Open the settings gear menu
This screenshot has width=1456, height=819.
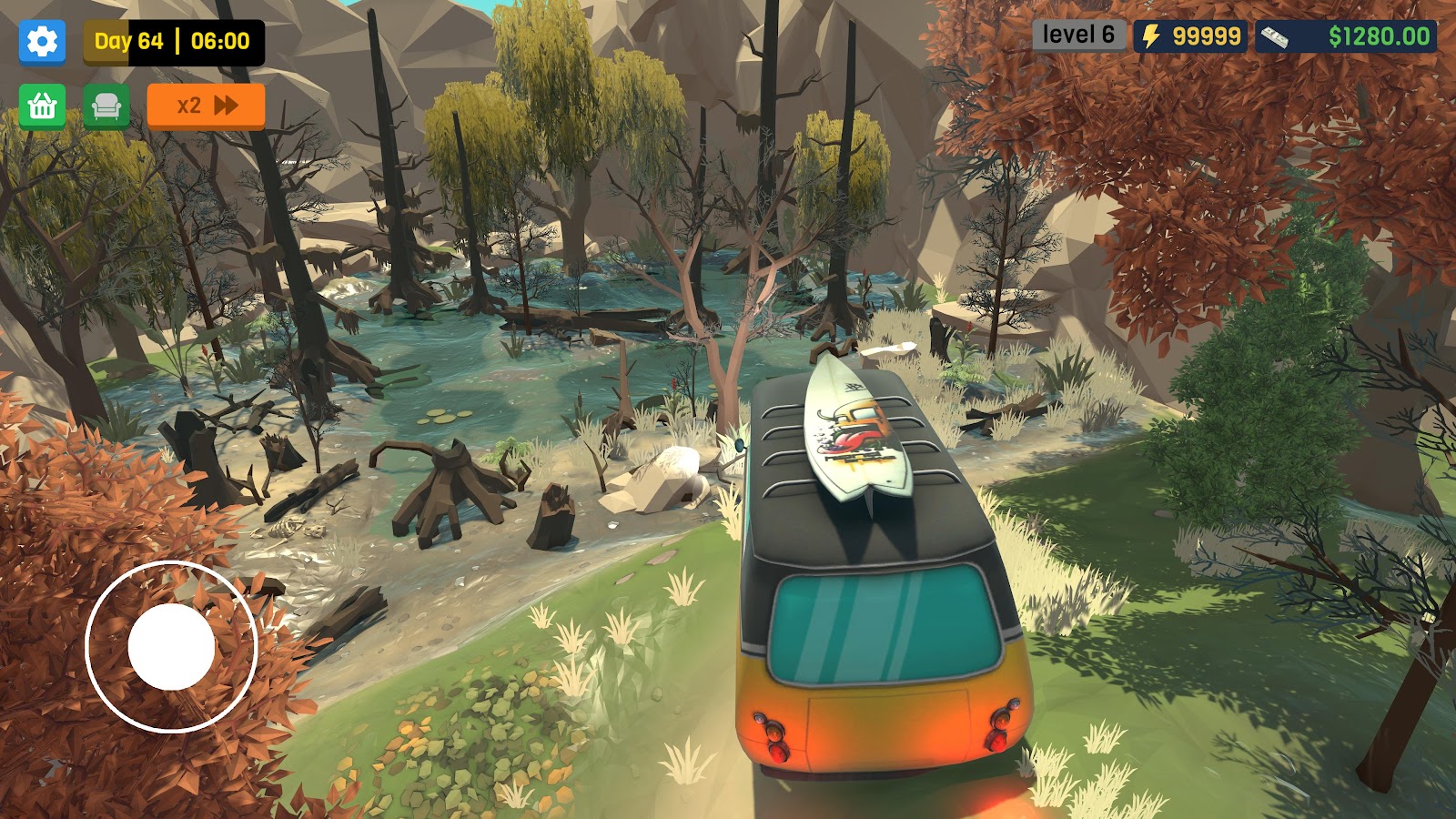pyautogui.click(x=42, y=41)
